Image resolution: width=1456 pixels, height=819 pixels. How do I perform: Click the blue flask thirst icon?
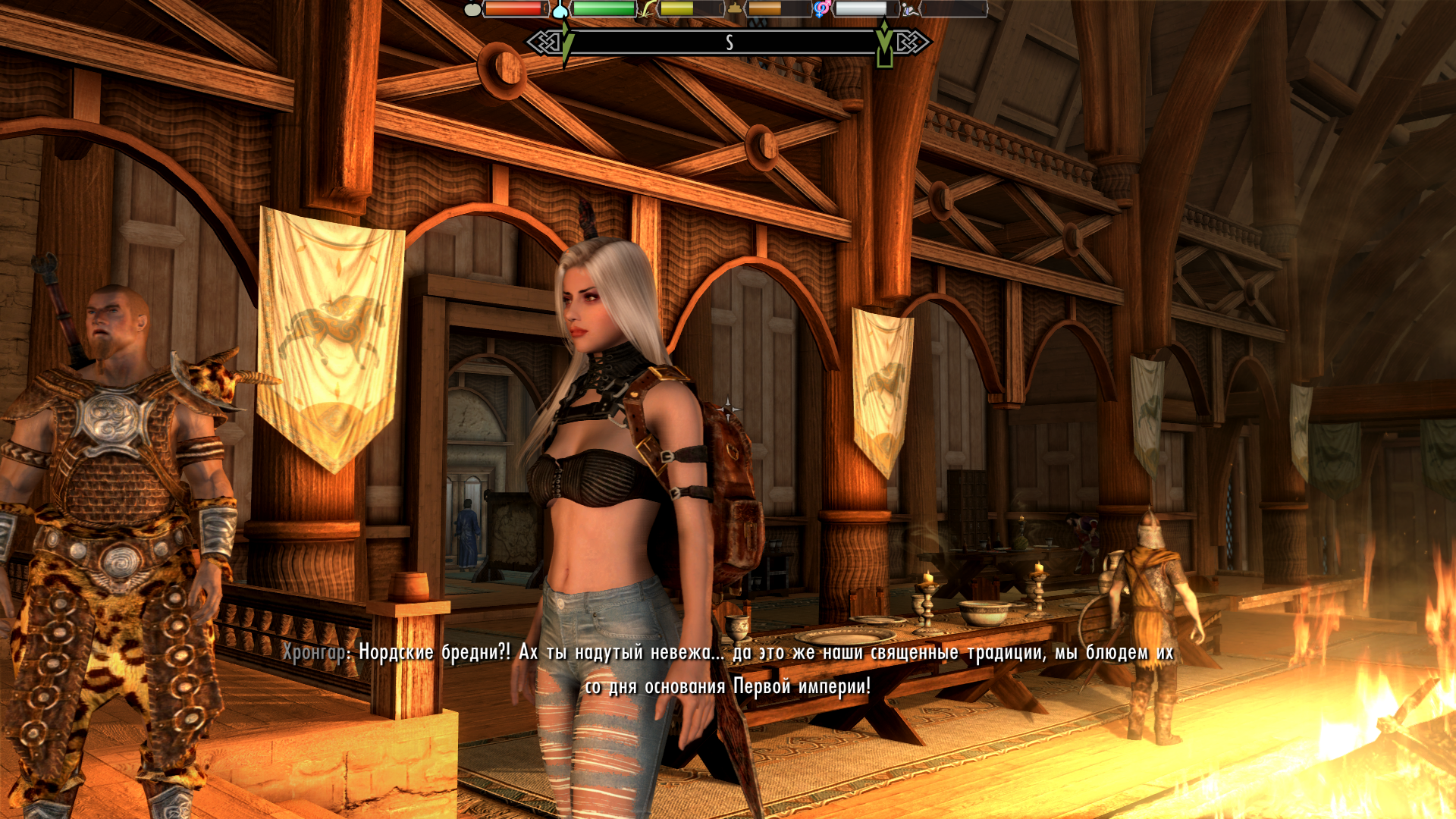(560, 9)
